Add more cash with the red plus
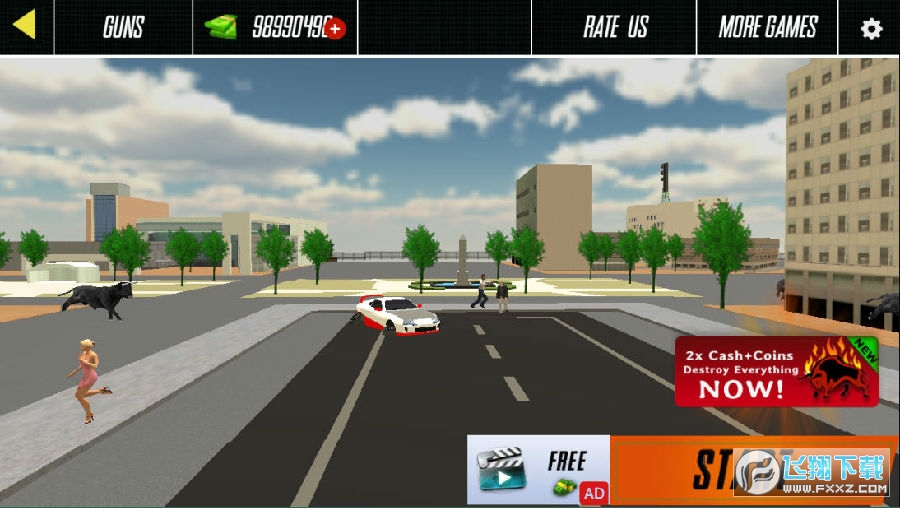 335,29
